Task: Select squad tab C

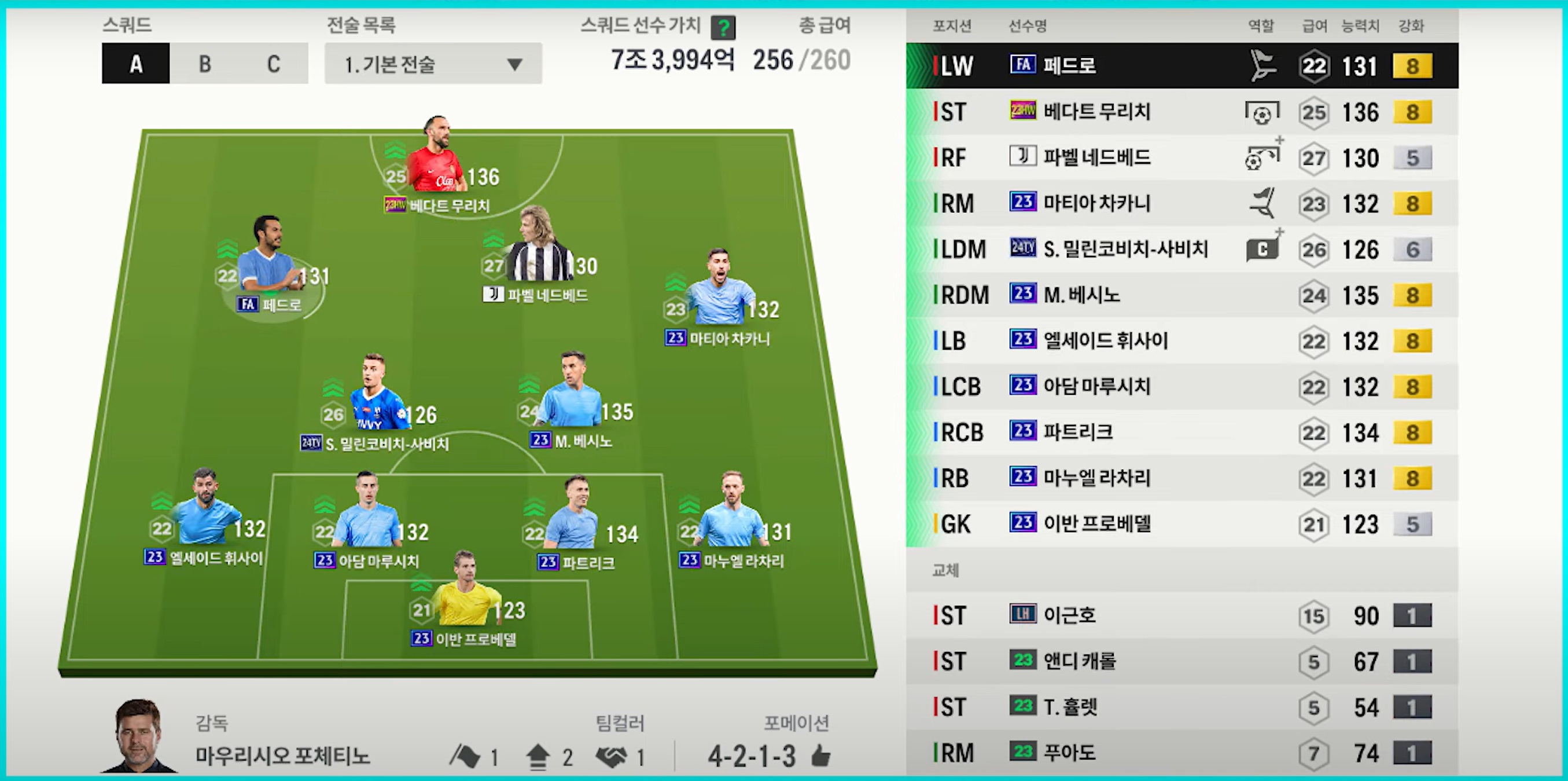Action: tap(273, 63)
